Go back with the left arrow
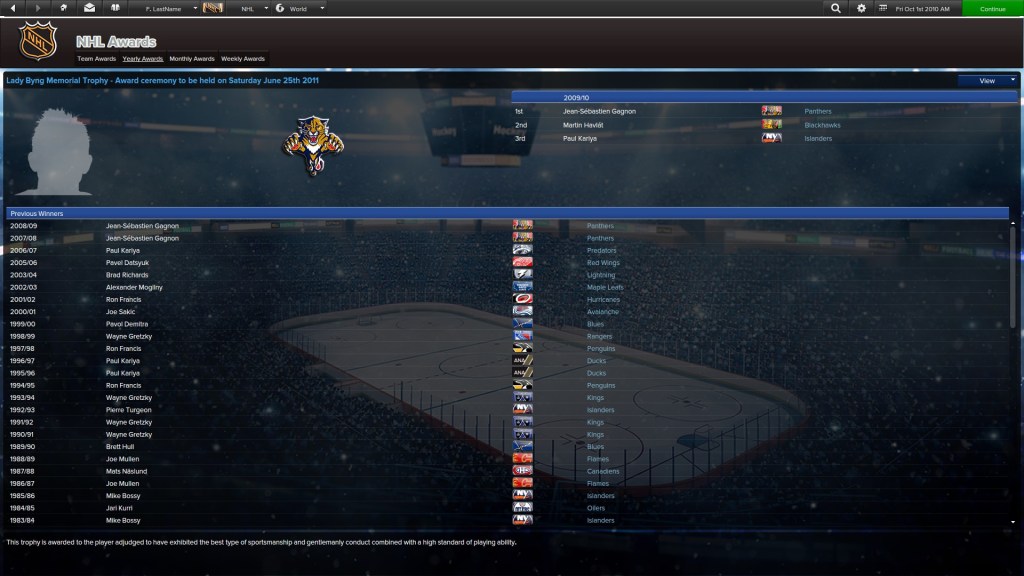Image resolution: width=1024 pixels, height=576 pixels. (x=13, y=8)
